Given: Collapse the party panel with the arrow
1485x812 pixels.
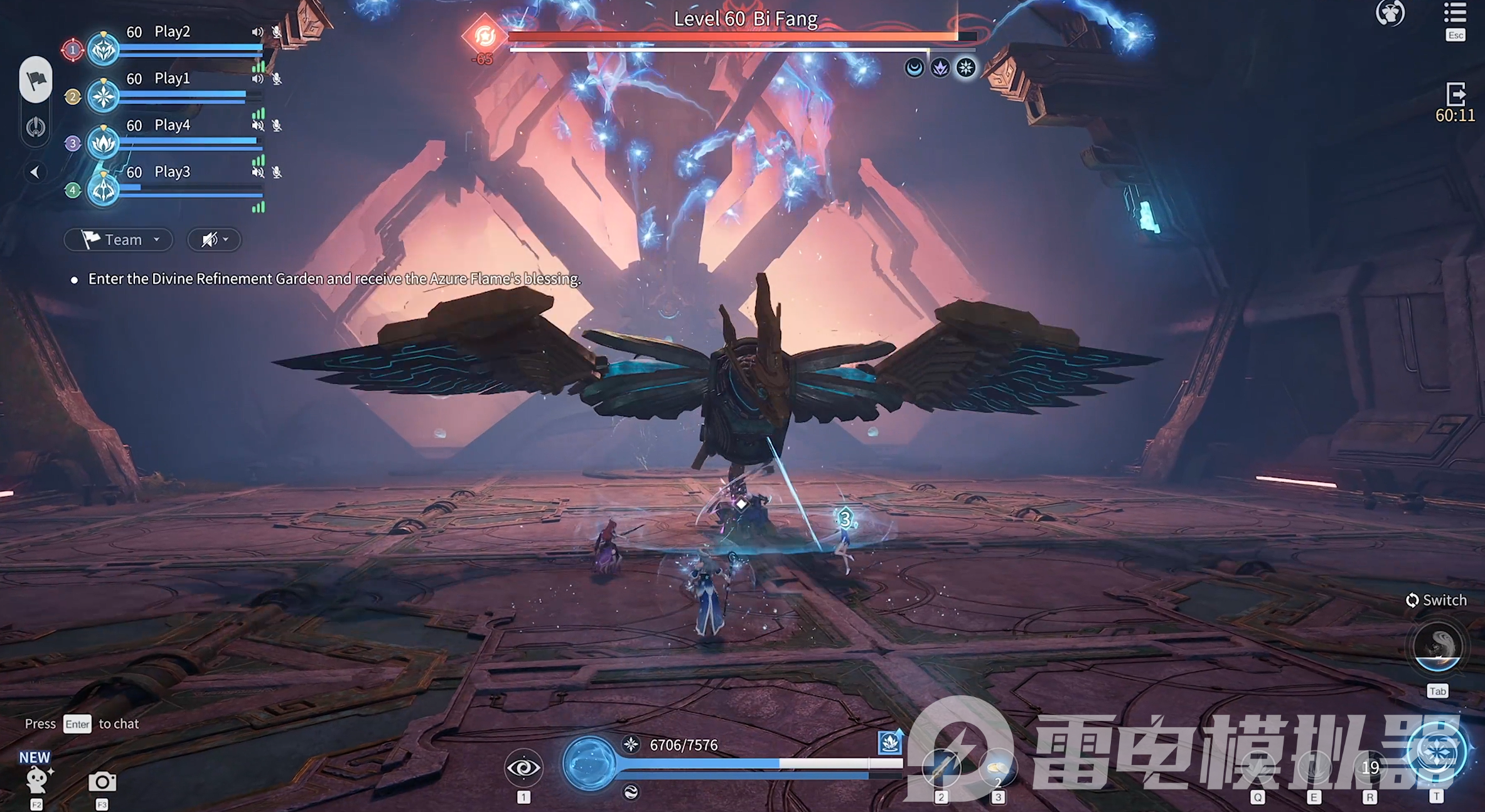Looking at the screenshot, I should pos(35,172).
